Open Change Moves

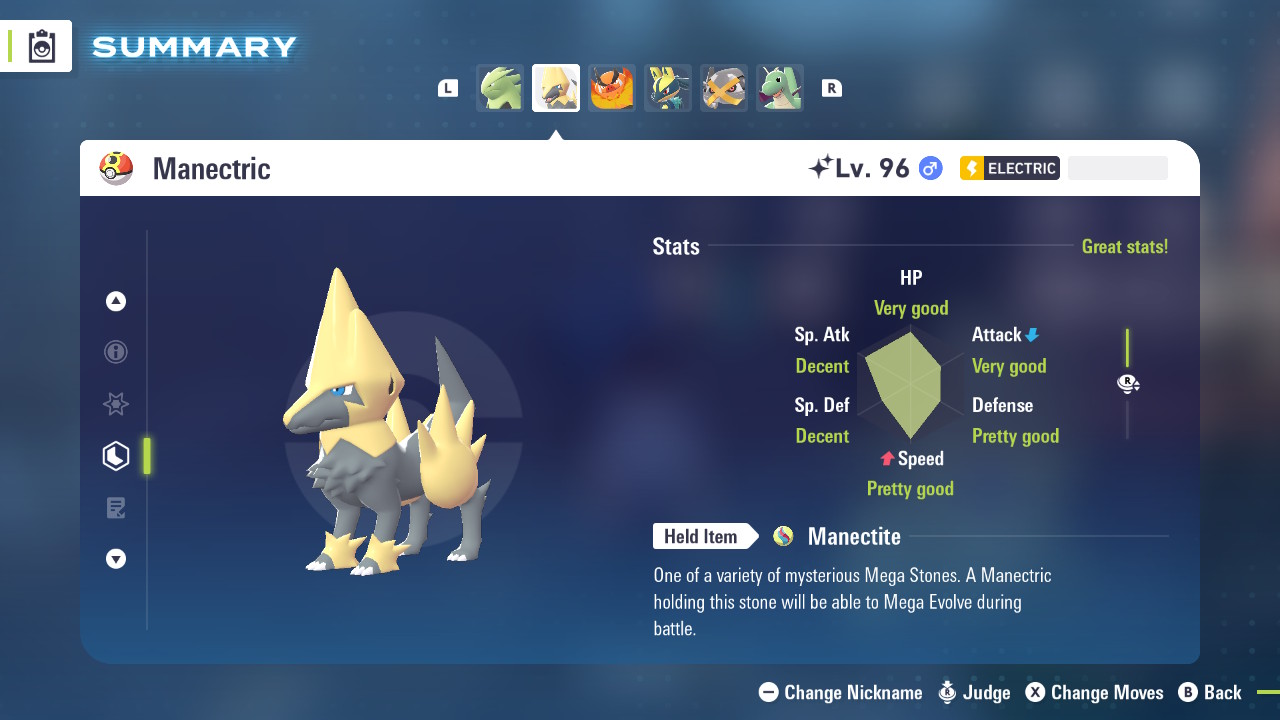tap(1095, 692)
